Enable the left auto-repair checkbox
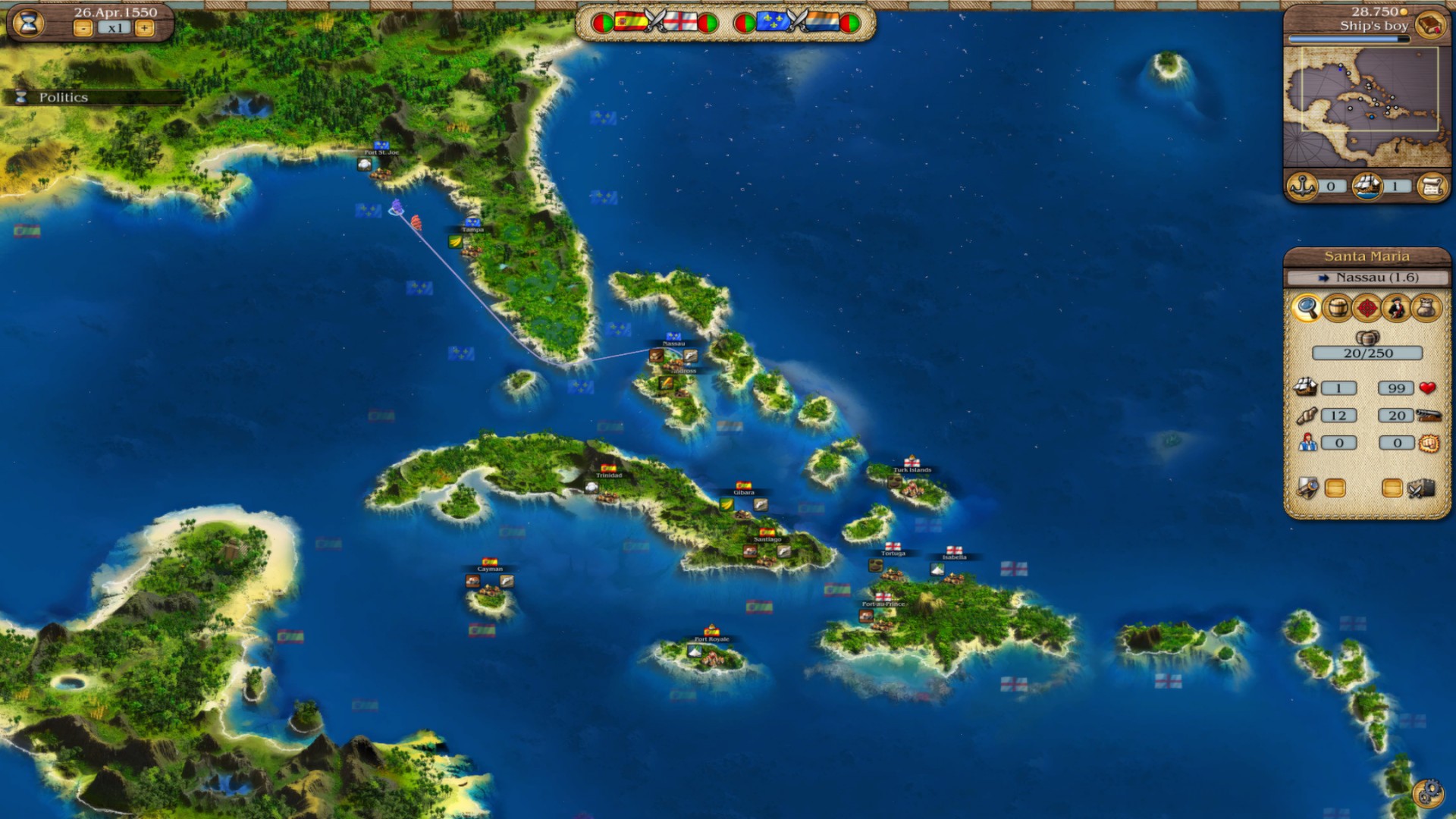1456x819 pixels. coord(1336,488)
